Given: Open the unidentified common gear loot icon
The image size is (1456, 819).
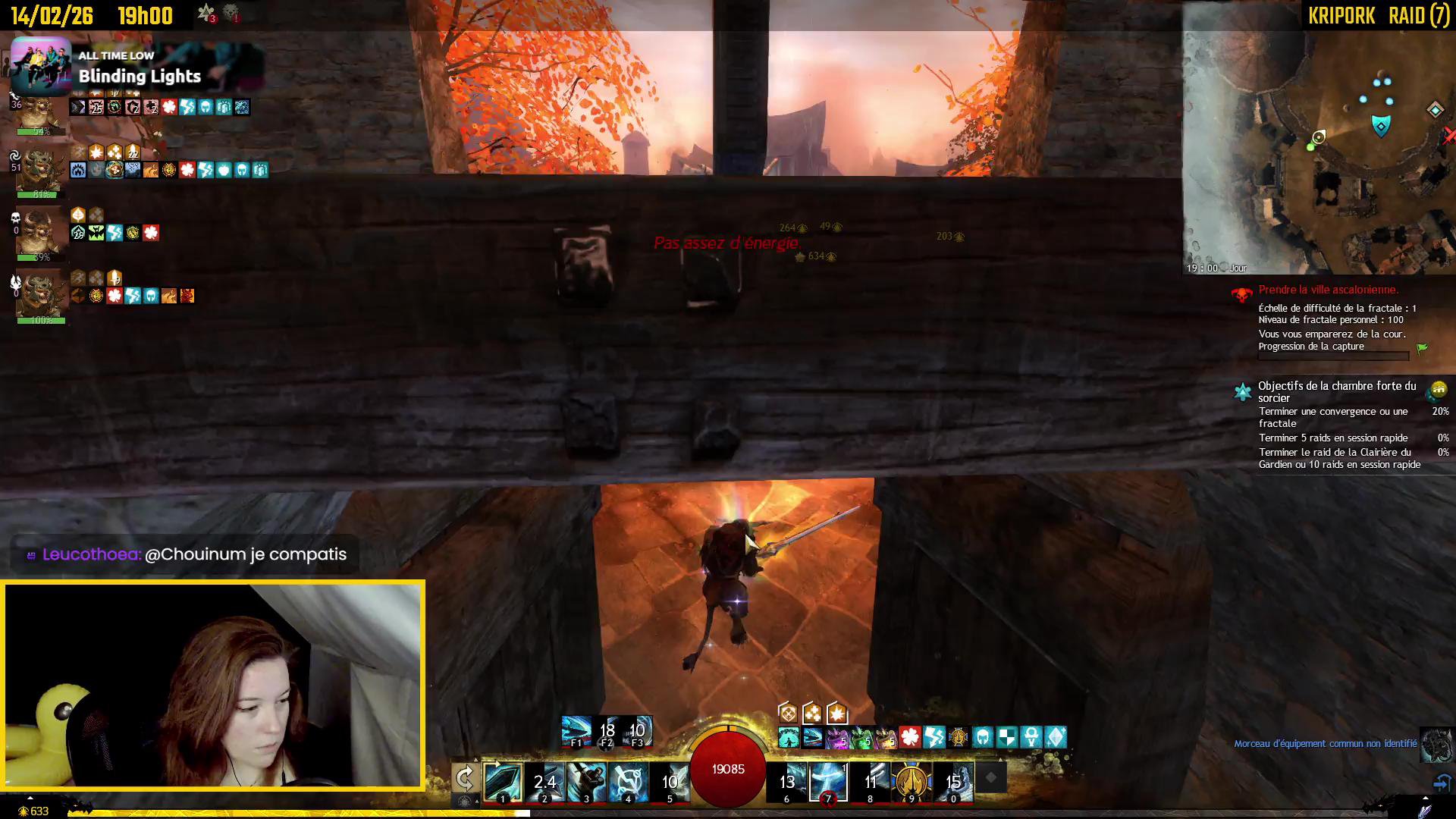Looking at the screenshot, I should (x=1436, y=745).
